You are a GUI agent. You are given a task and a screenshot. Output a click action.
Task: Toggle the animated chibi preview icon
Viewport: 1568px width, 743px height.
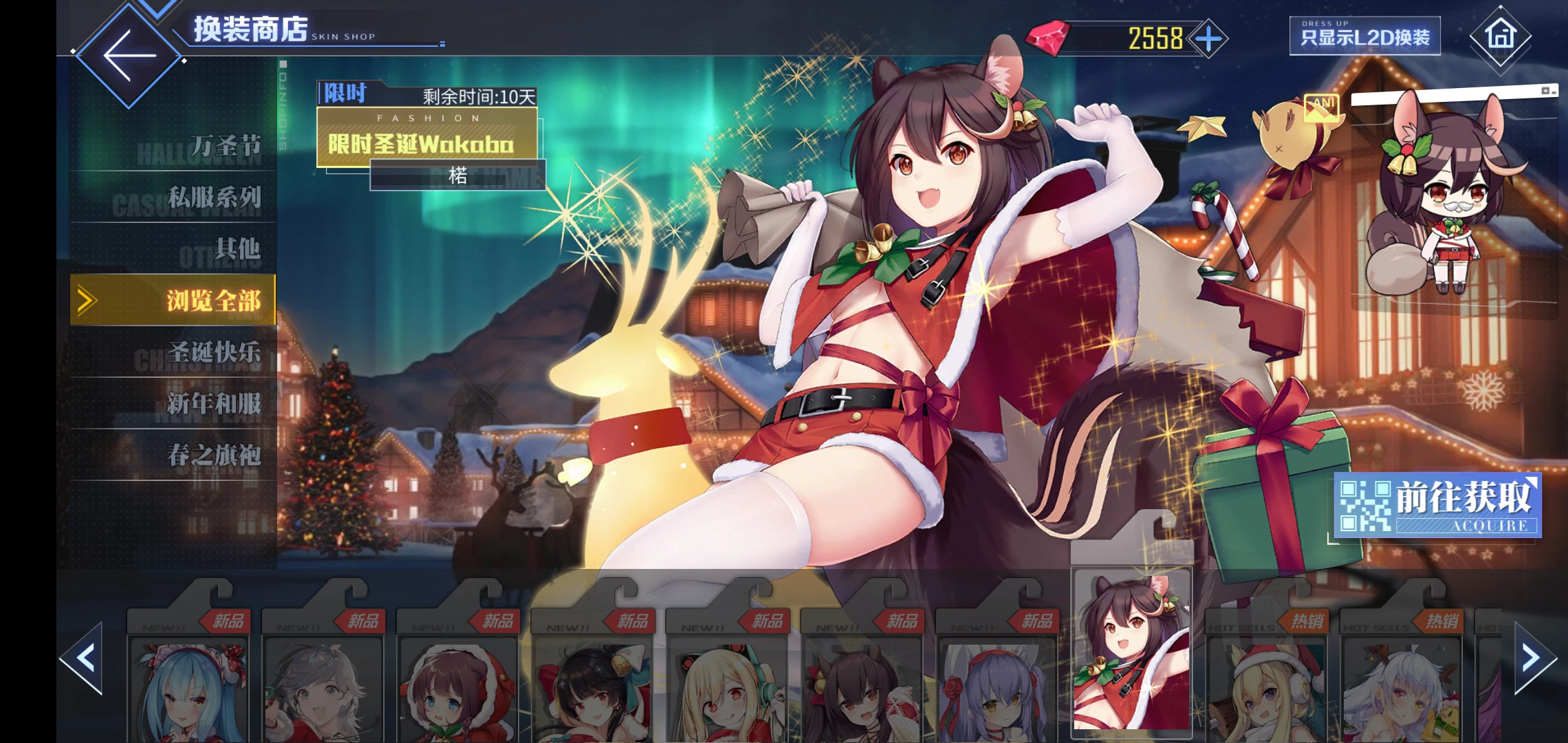(x=1321, y=107)
